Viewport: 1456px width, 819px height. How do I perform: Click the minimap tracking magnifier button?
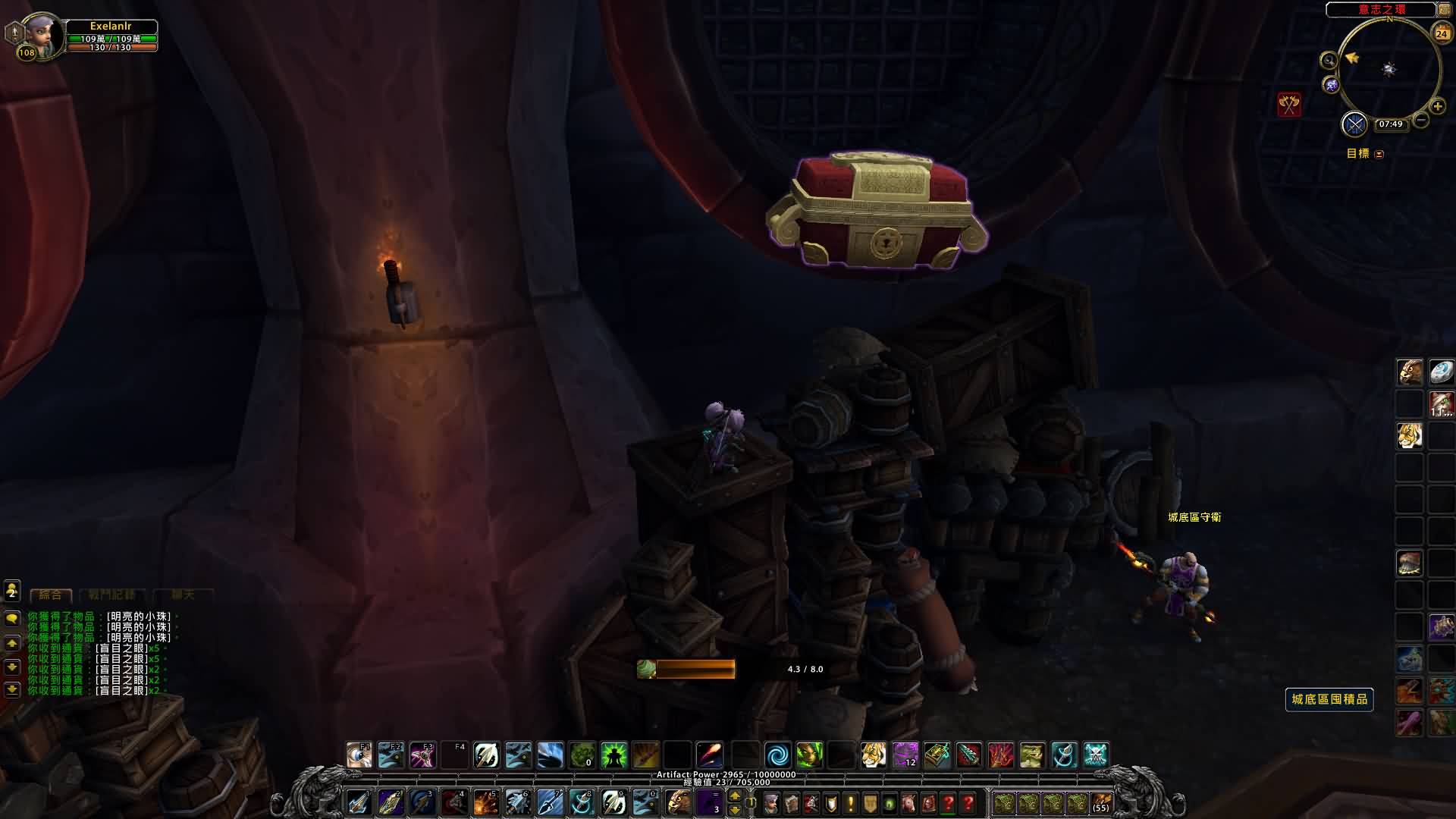point(1329,61)
